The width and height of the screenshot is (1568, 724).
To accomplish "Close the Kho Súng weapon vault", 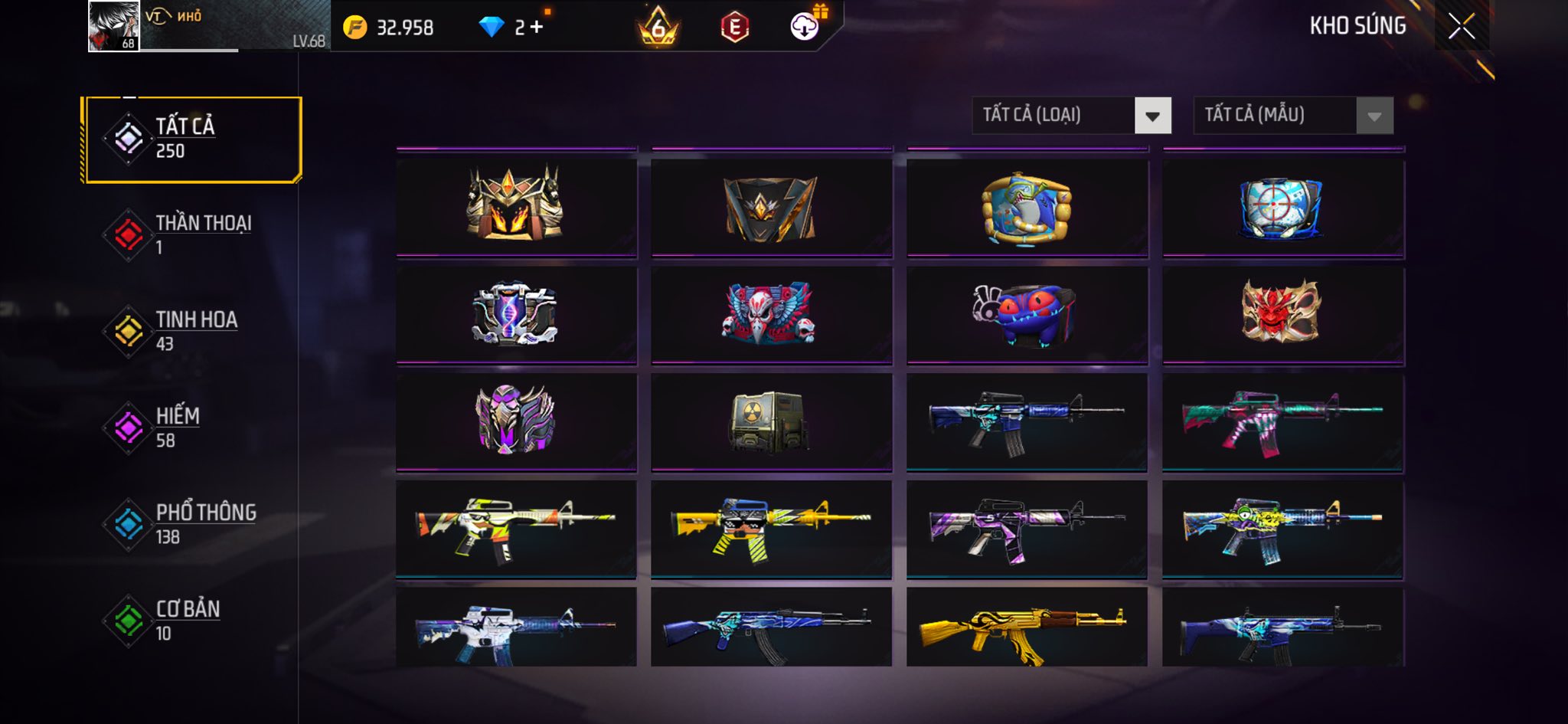I will click(1461, 27).
